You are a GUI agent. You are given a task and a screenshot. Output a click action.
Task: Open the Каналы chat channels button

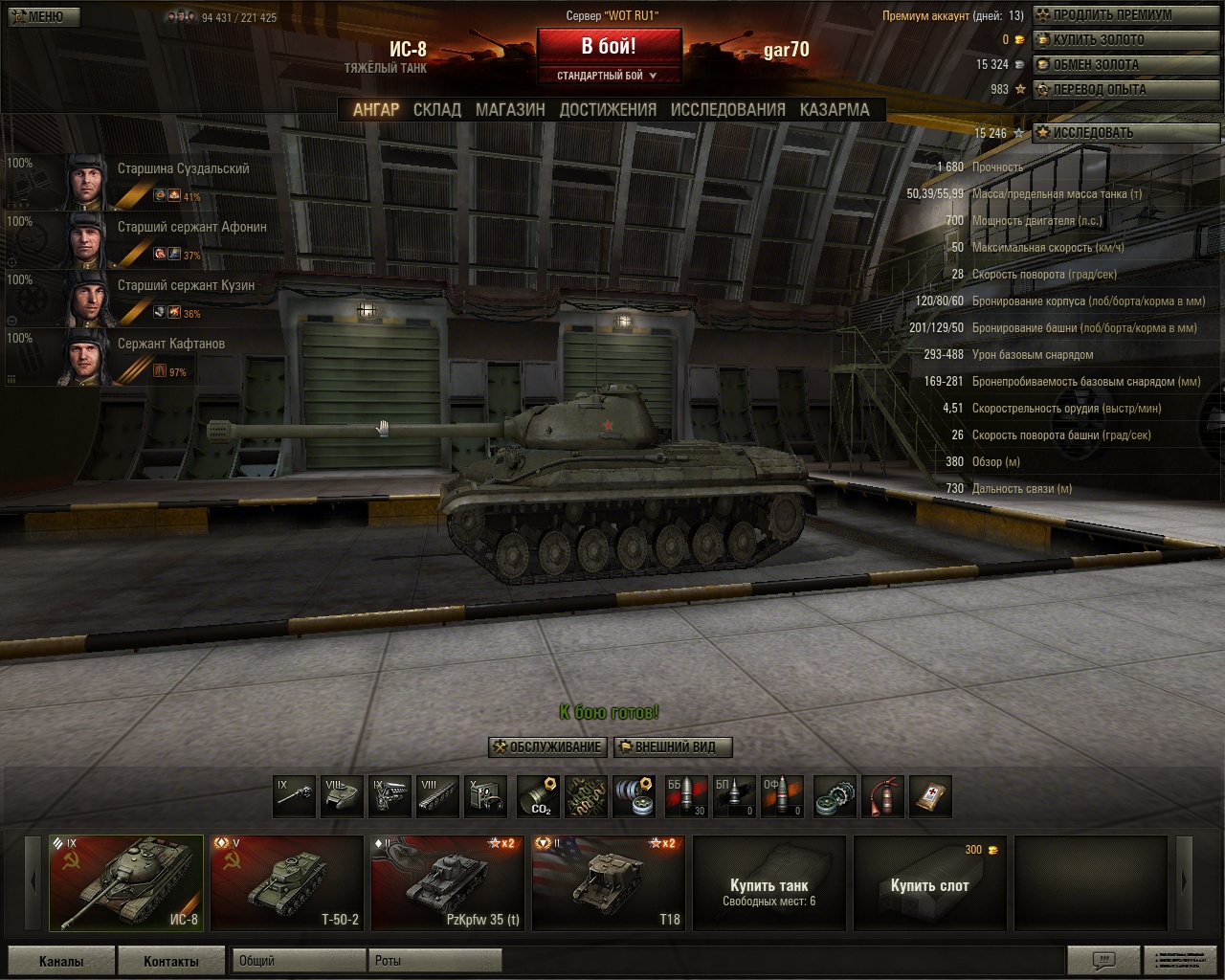[x=61, y=961]
